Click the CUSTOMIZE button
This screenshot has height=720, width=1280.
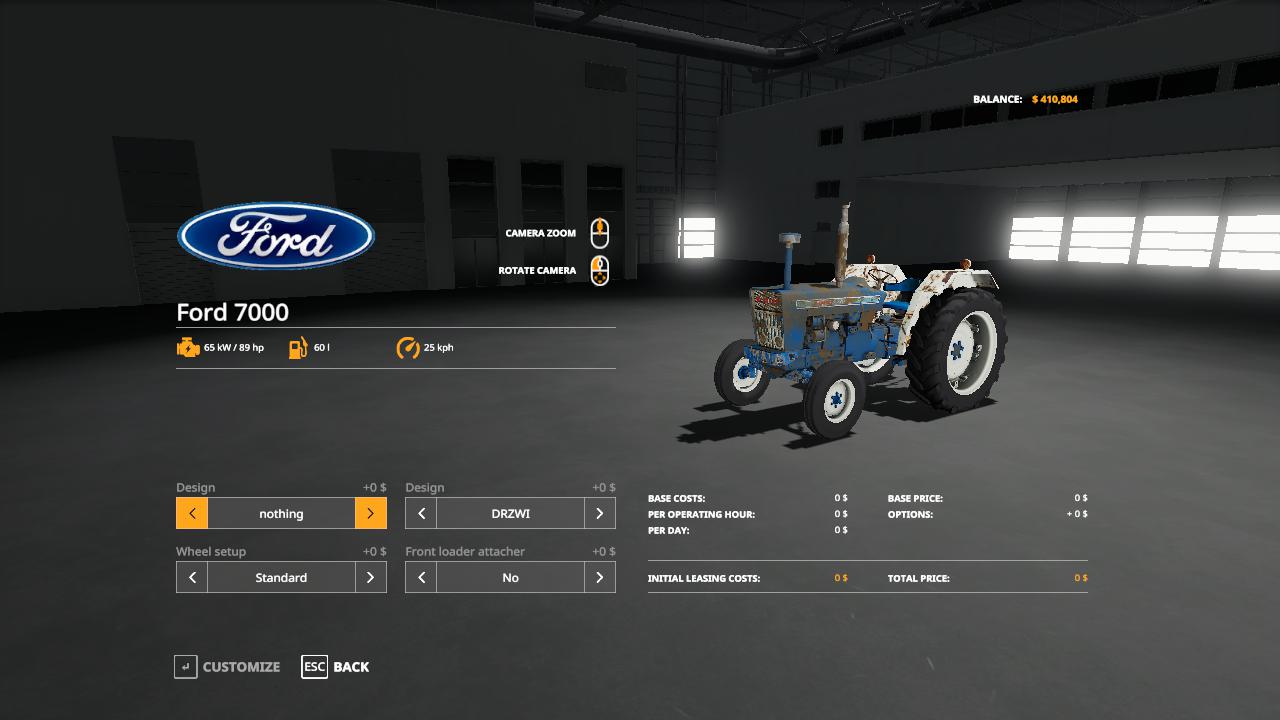[228, 667]
